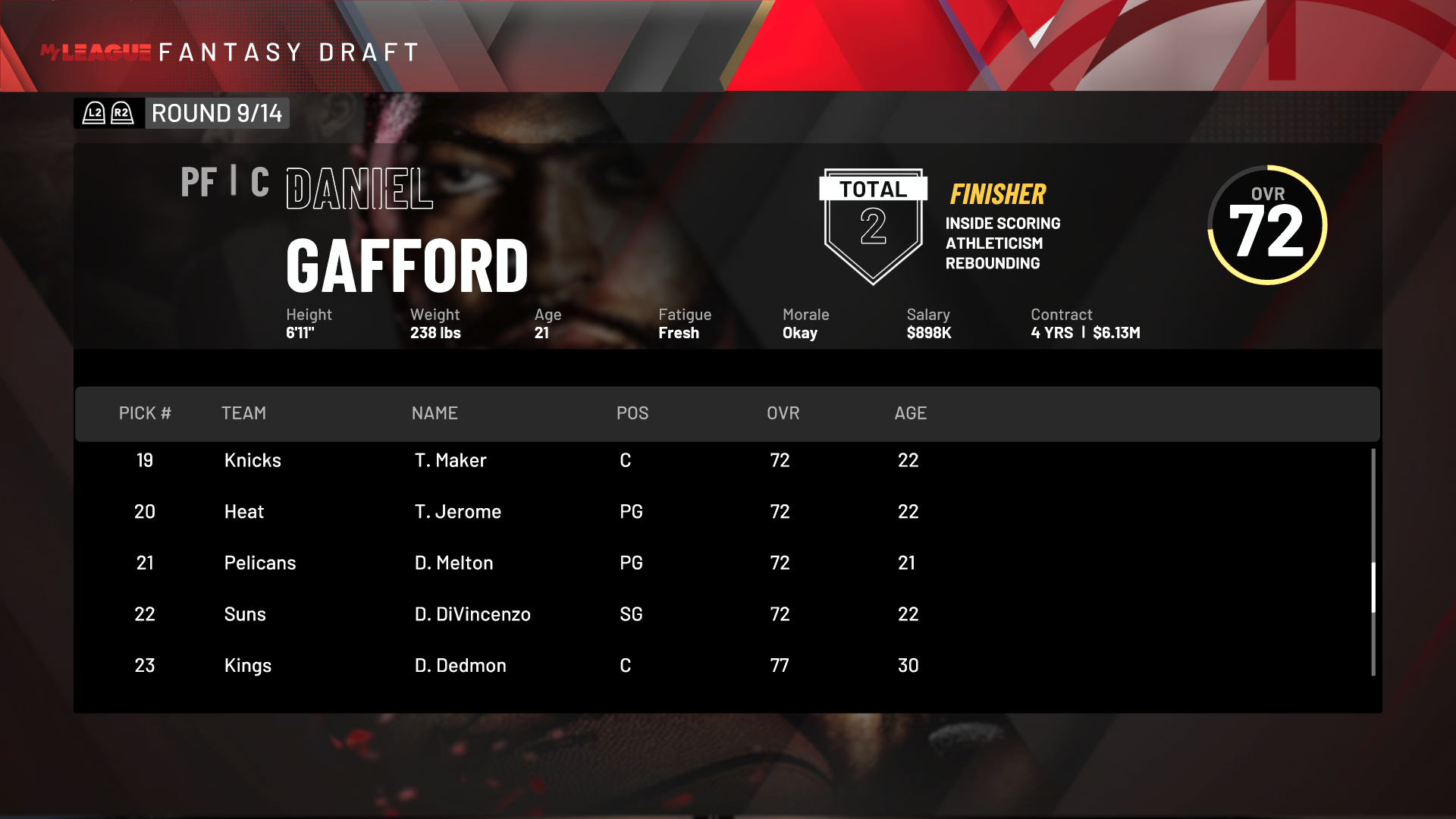Switch to the NAME column tab
Viewport: 1456px width, 819px height.
[x=435, y=413]
